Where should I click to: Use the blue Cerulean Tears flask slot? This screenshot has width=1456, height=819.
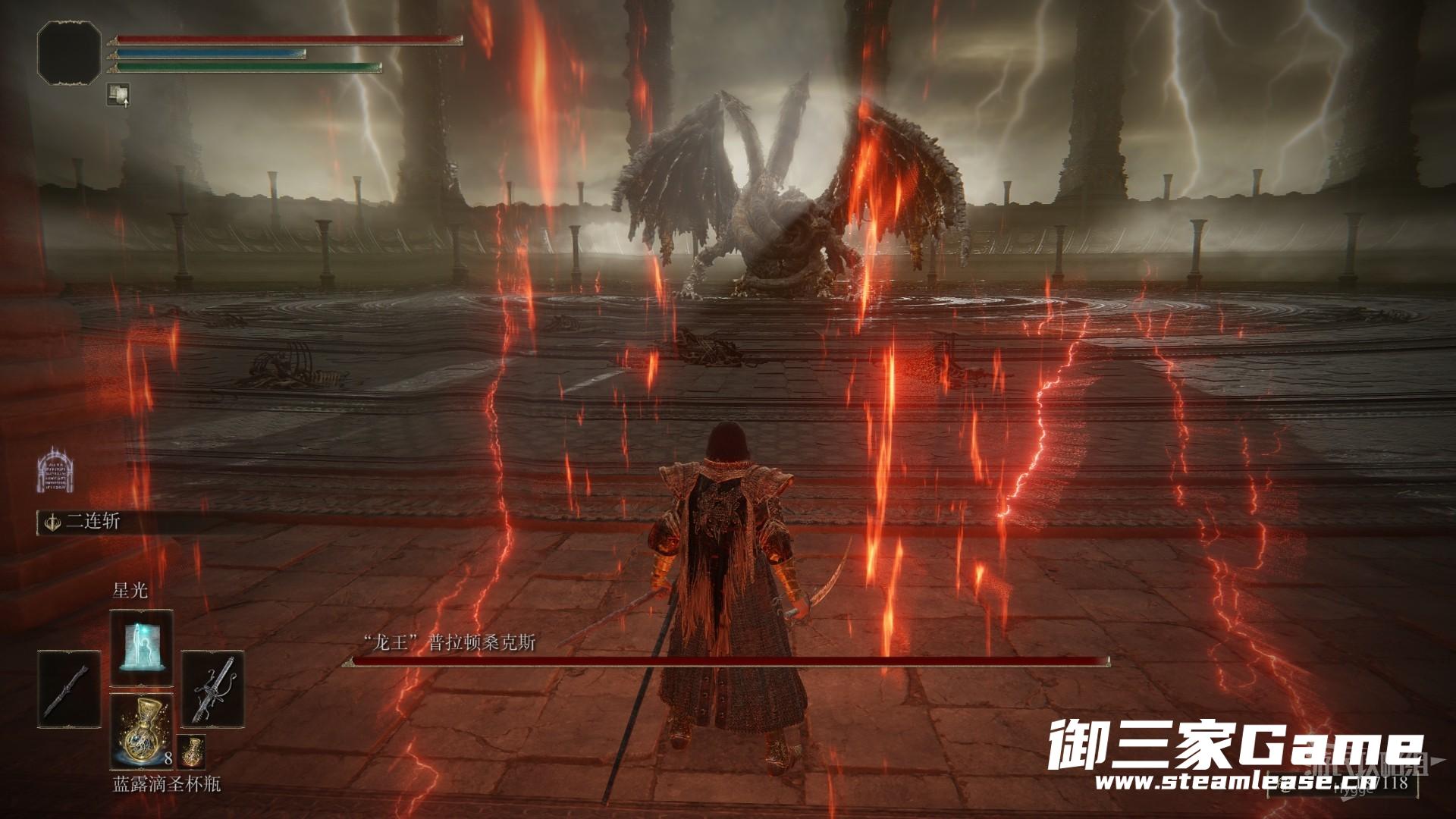pos(142,730)
